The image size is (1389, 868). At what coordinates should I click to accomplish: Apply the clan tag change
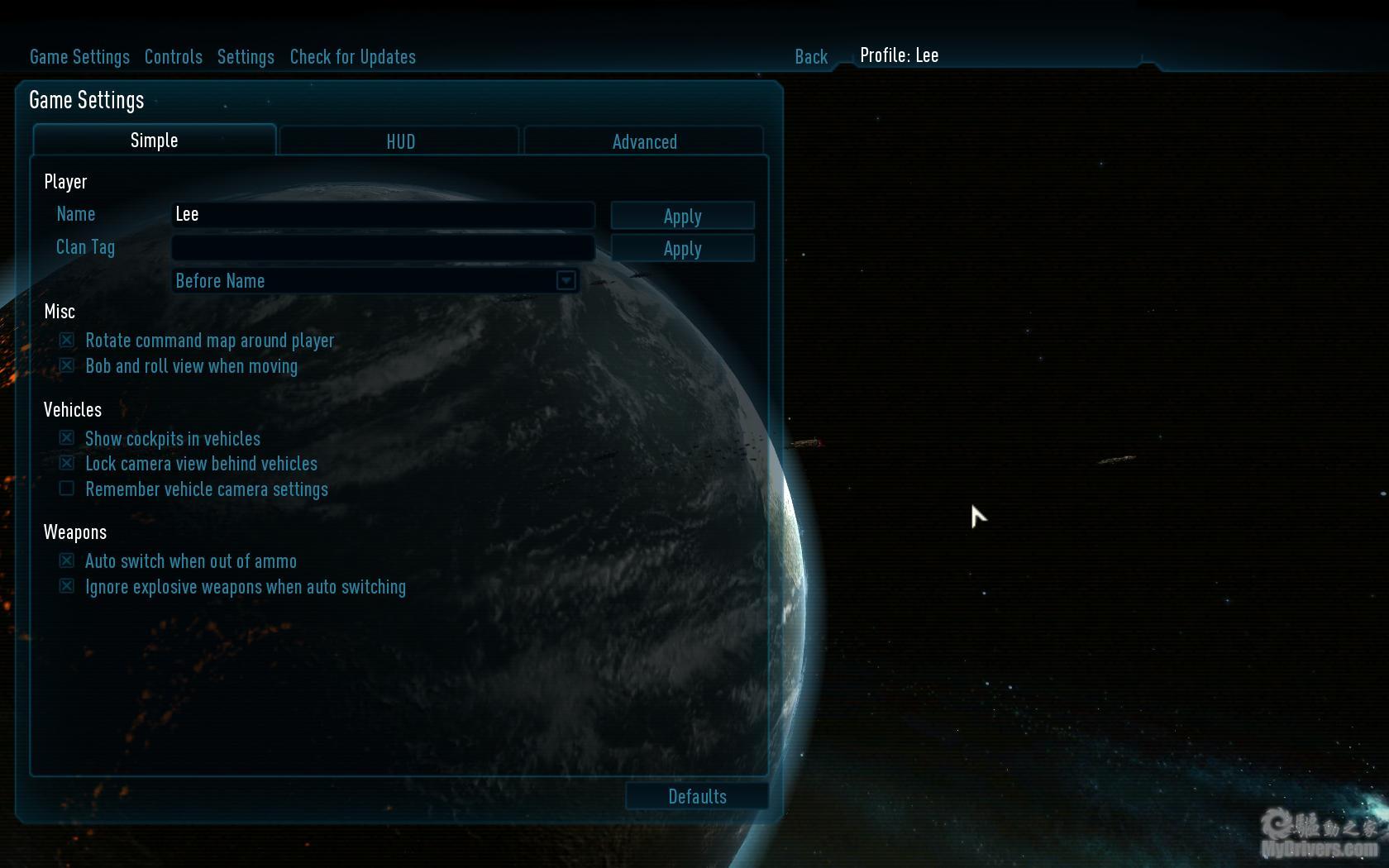(x=682, y=248)
